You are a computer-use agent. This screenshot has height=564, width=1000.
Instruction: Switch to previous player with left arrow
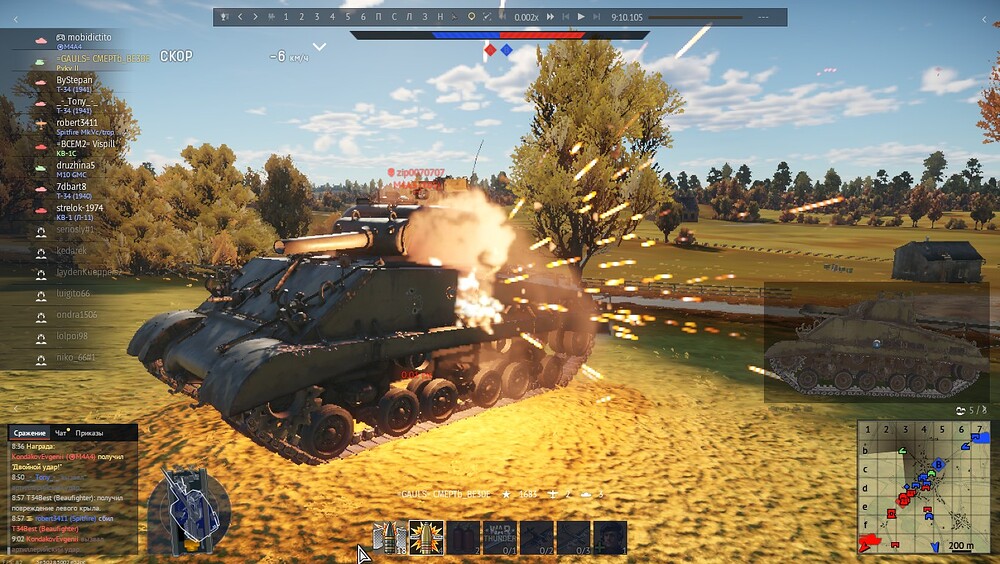[241, 17]
